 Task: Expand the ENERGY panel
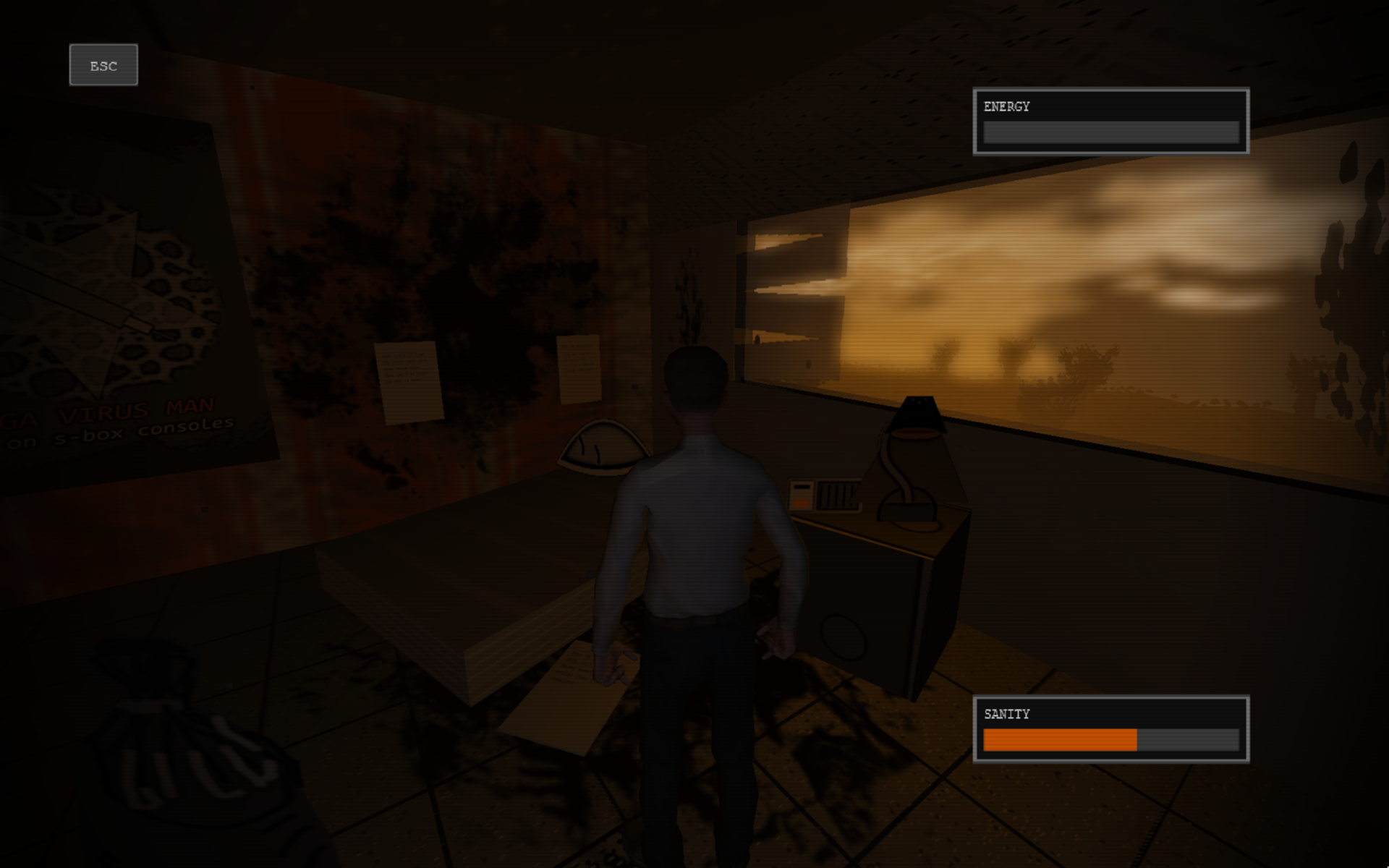click(1110, 122)
